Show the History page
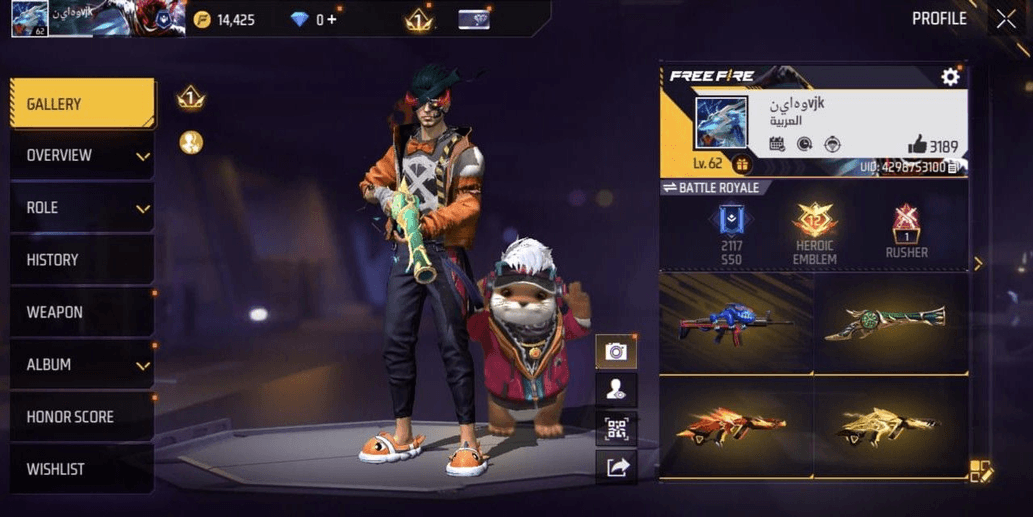 click(x=82, y=260)
